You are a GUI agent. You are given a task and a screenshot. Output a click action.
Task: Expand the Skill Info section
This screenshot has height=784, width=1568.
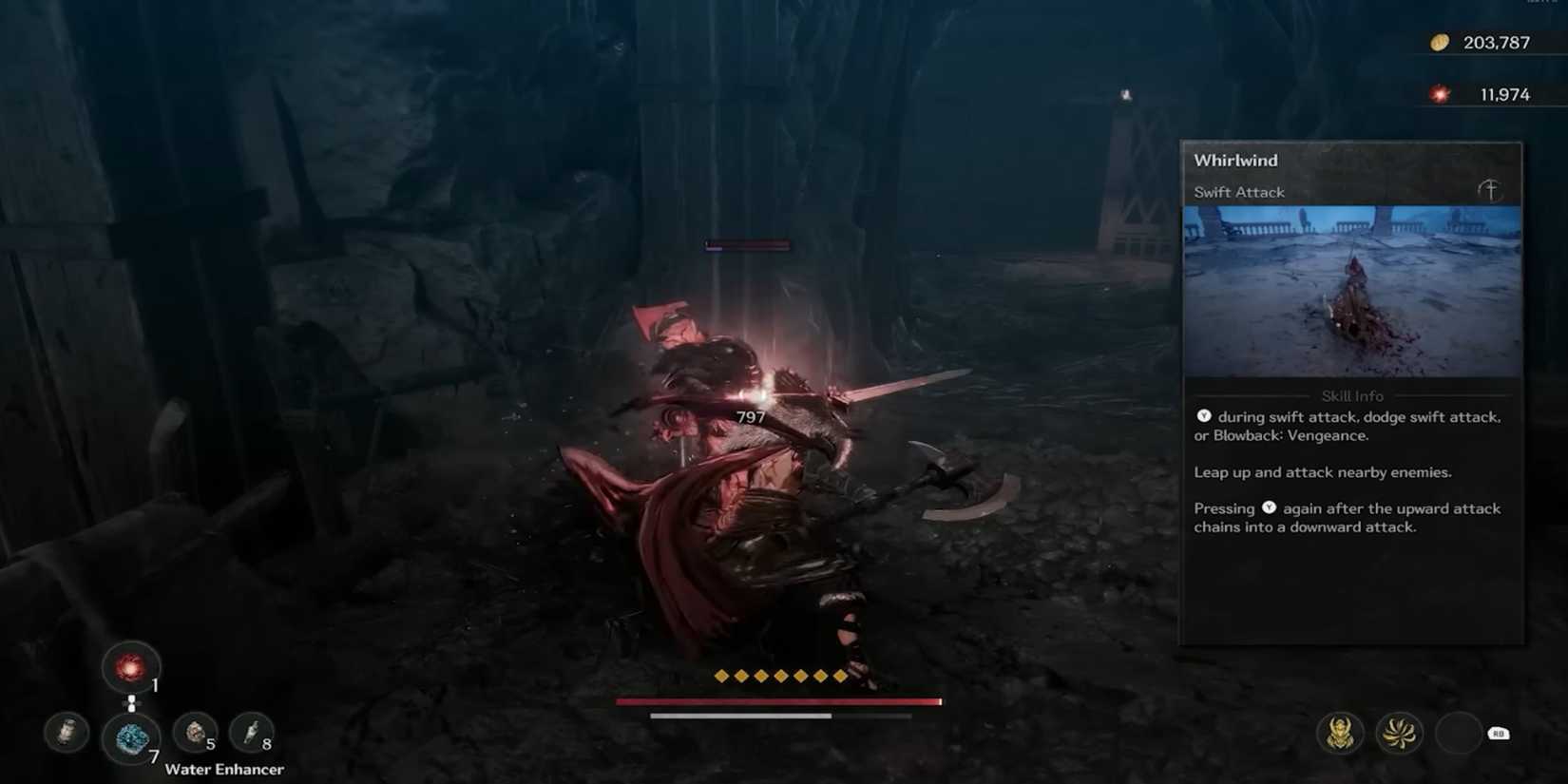(1351, 395)
